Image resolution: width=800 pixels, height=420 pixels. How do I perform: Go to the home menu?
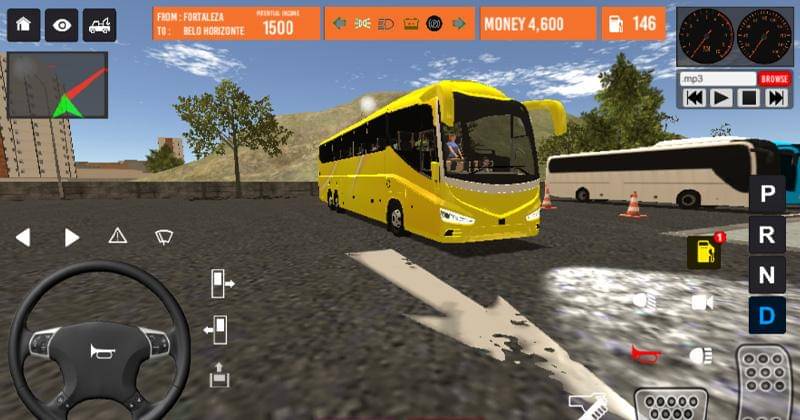tap(24, 25)
